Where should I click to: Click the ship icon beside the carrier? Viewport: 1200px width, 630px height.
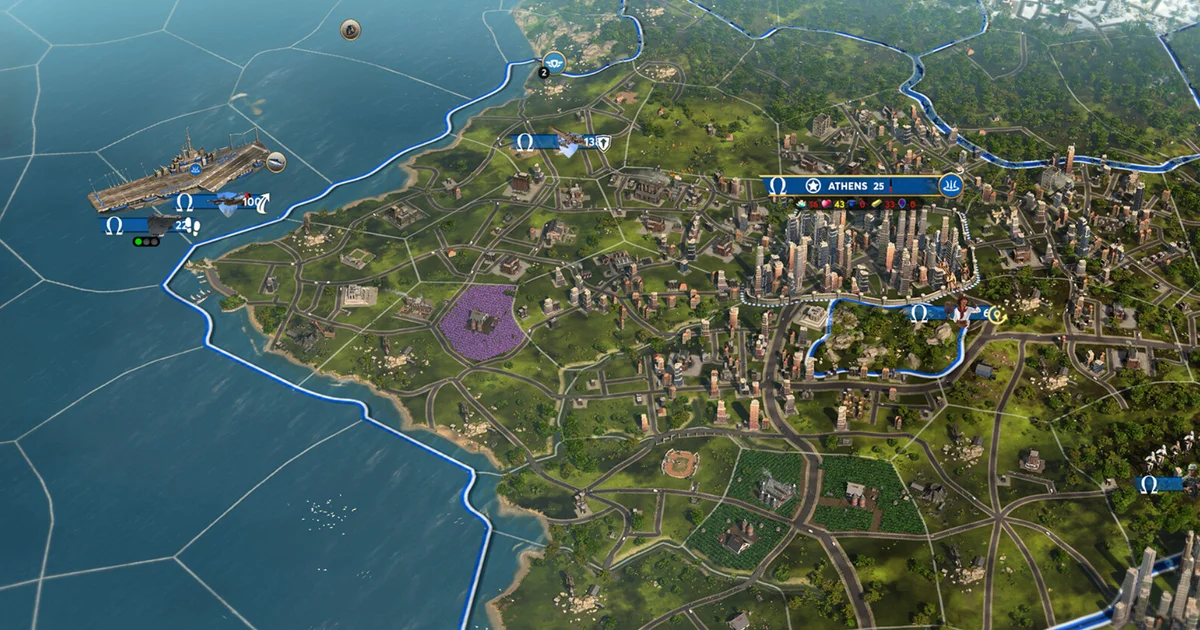[276, 161]
